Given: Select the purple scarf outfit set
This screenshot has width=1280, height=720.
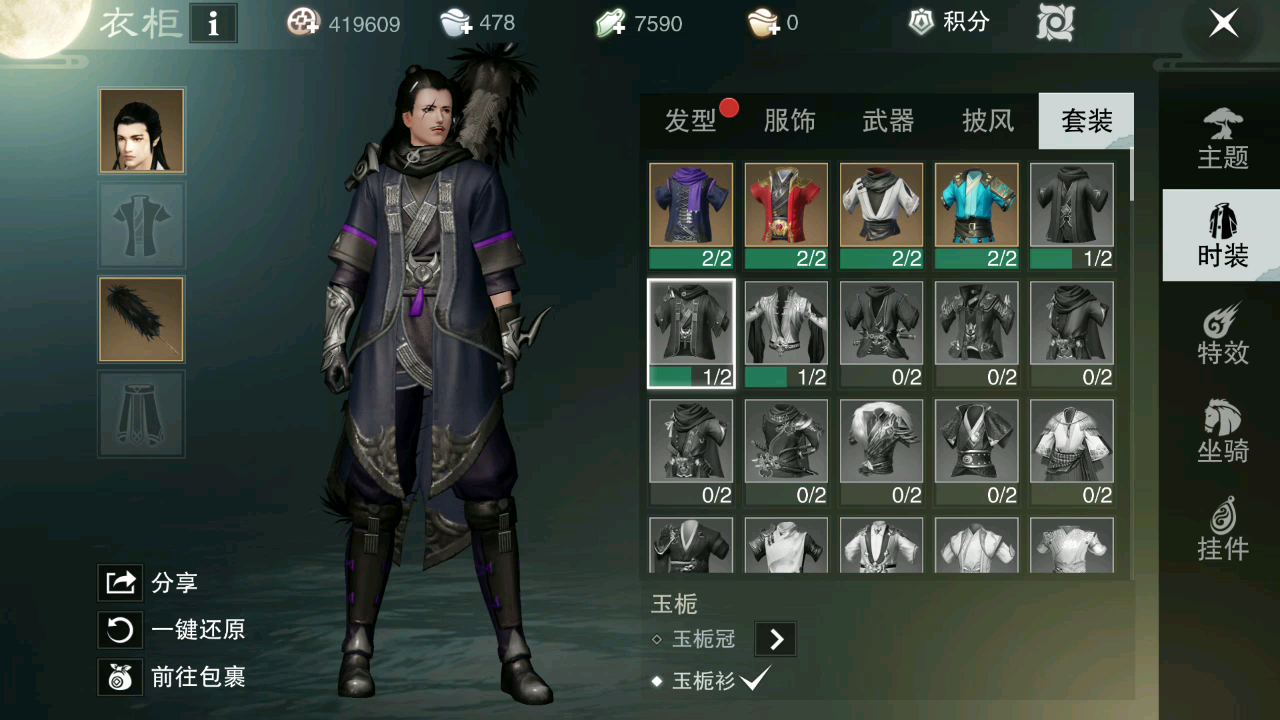Looking at the screenshot, I should click(691, 205).
